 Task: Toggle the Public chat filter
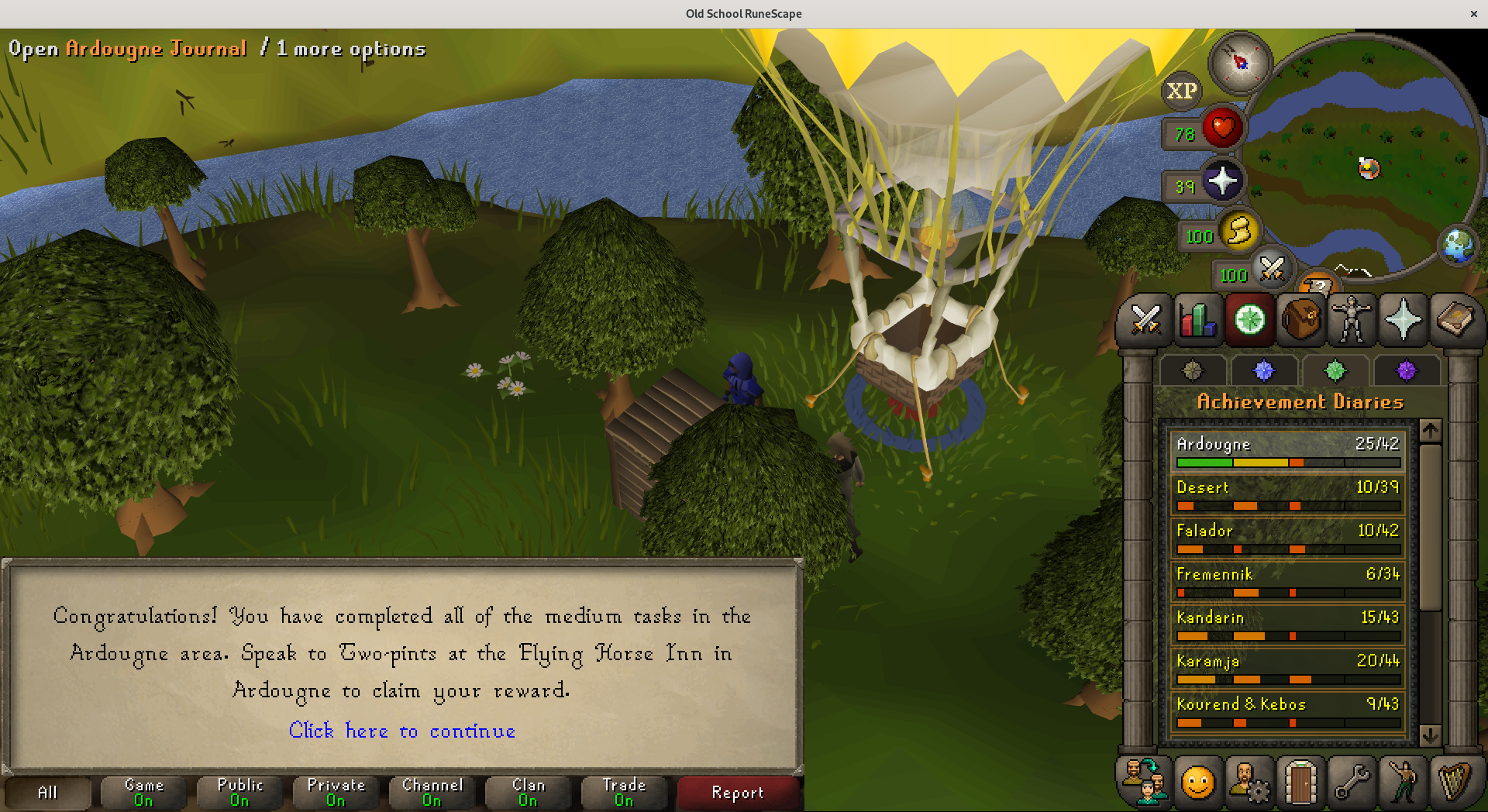239,793
